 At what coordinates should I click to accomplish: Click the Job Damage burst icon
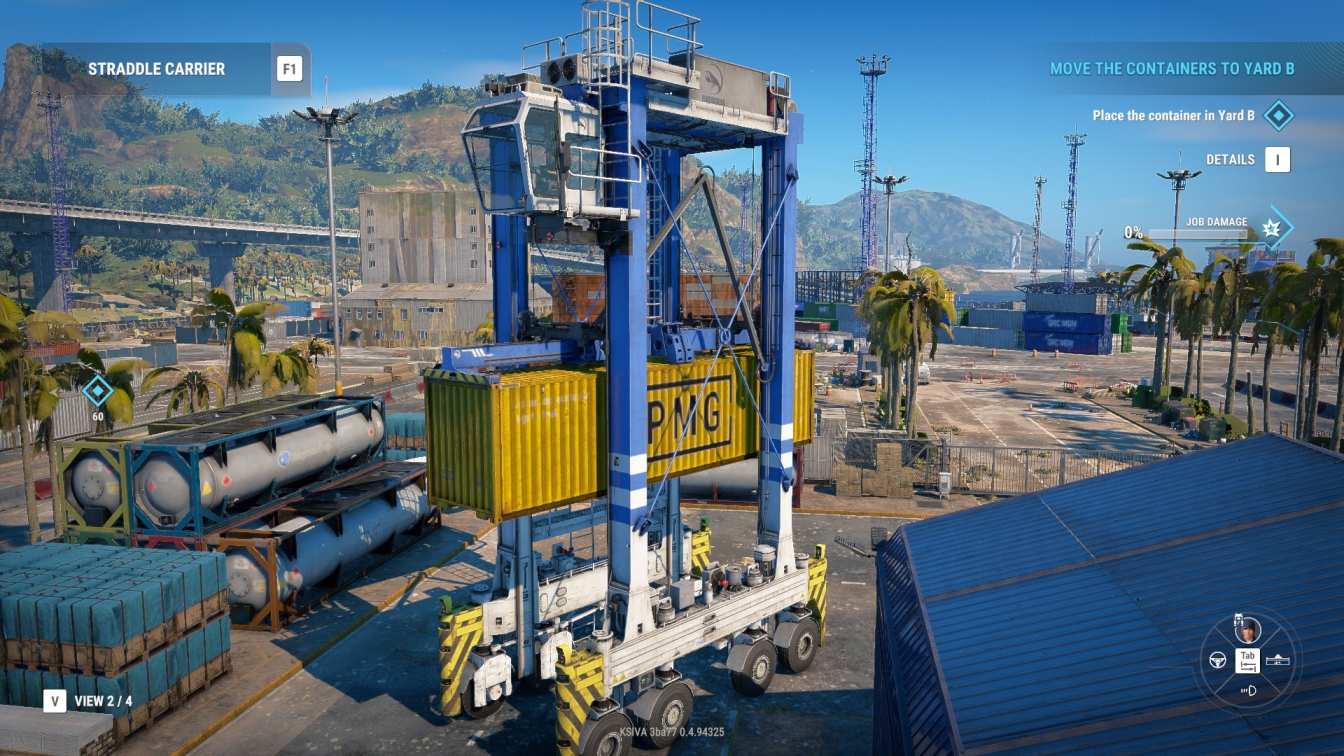[x=1272, y=227]
